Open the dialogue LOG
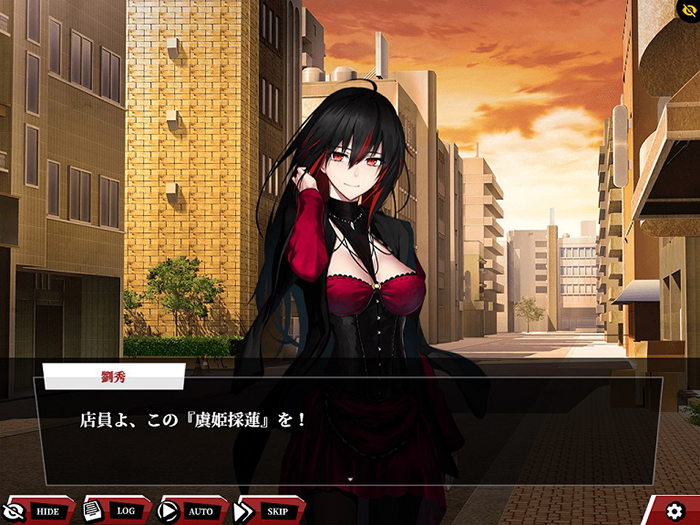 (x=116, y=510)
